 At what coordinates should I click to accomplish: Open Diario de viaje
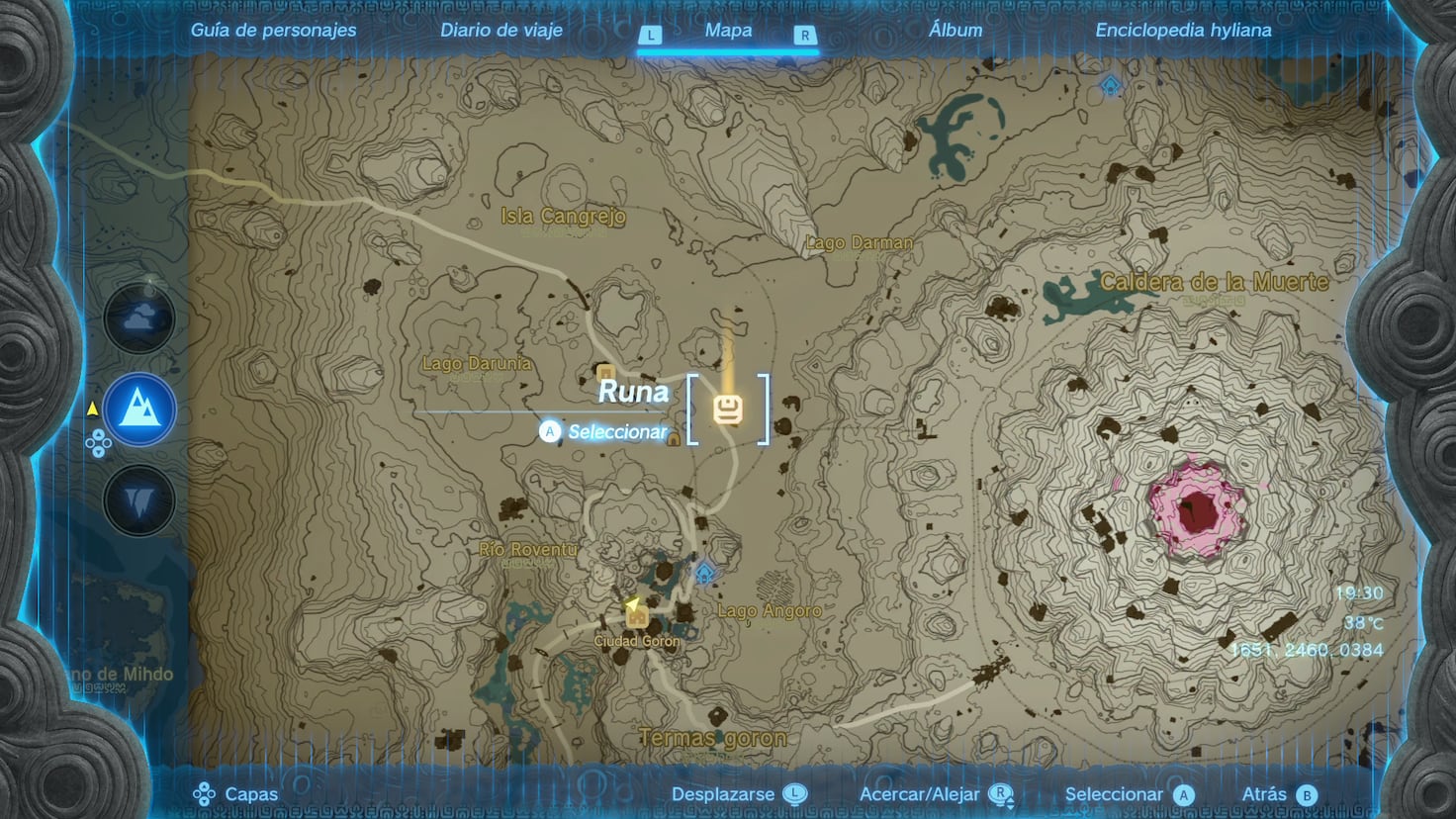pos(500,30)
